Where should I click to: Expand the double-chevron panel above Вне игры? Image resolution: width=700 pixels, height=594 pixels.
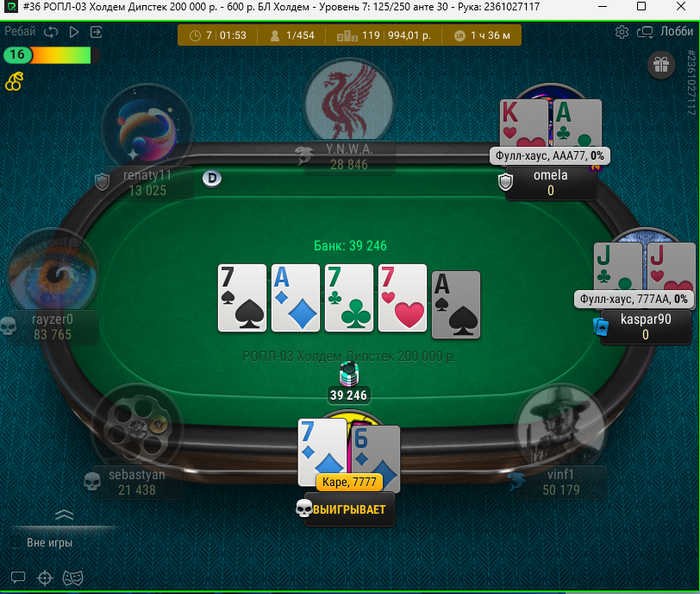[64, 515]
